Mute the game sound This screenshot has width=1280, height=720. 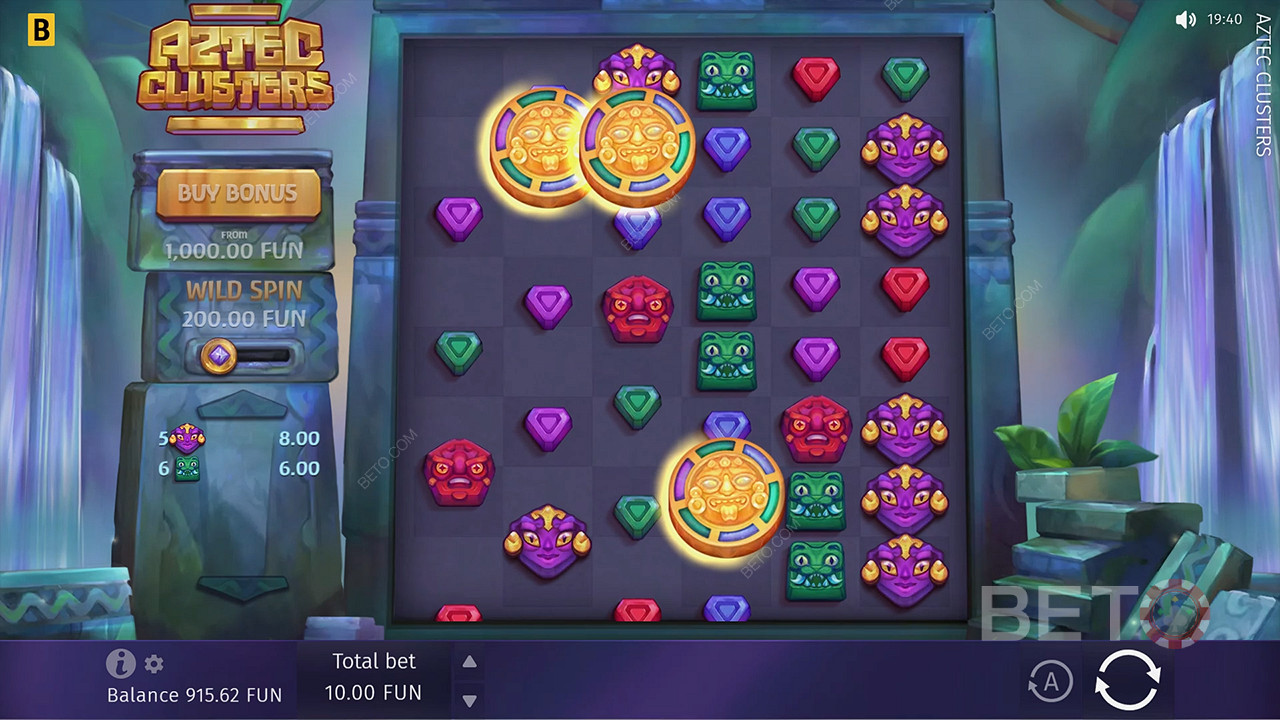click(1186, 19)
